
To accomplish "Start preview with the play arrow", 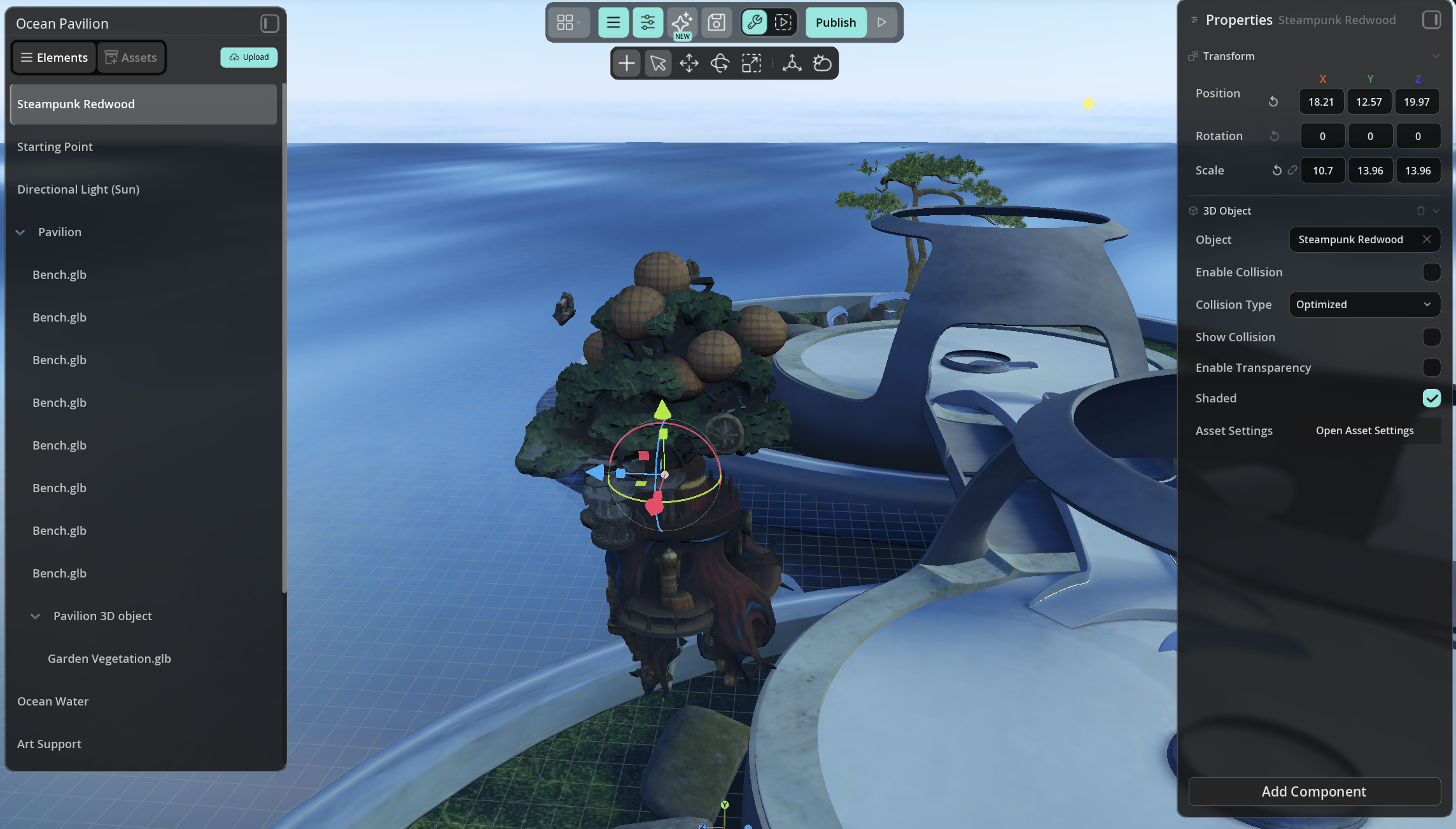I will click(x=882, y=23).
